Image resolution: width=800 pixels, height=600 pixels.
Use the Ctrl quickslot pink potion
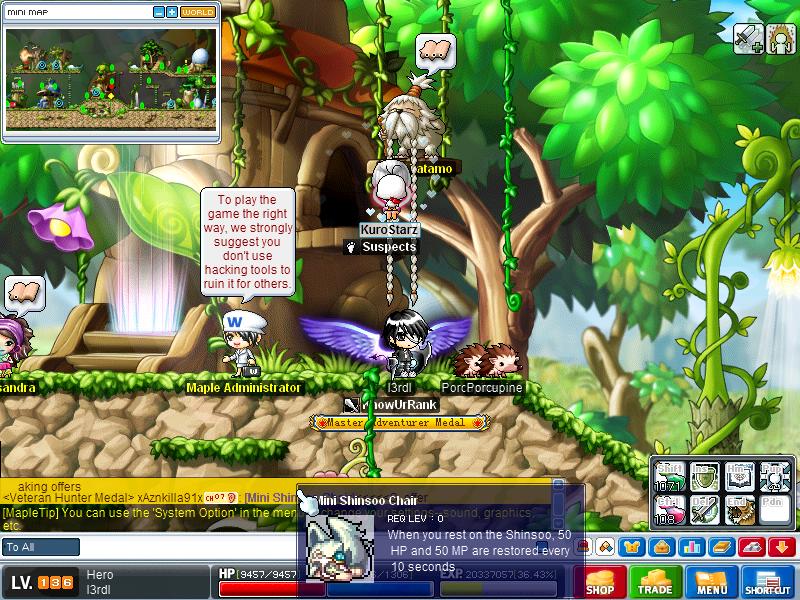668,510
